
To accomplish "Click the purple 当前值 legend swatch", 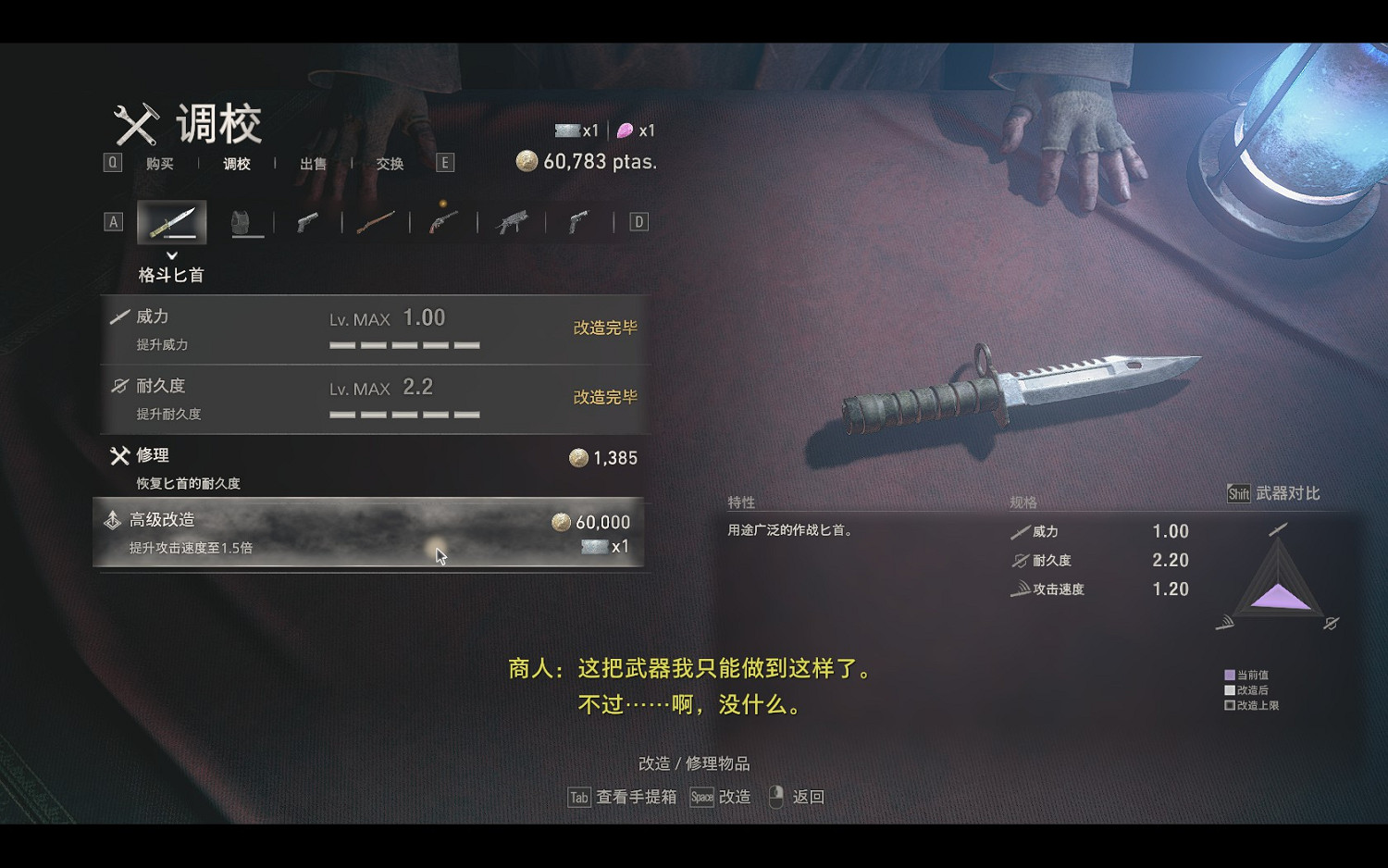I will click(x=1229, y=675).
